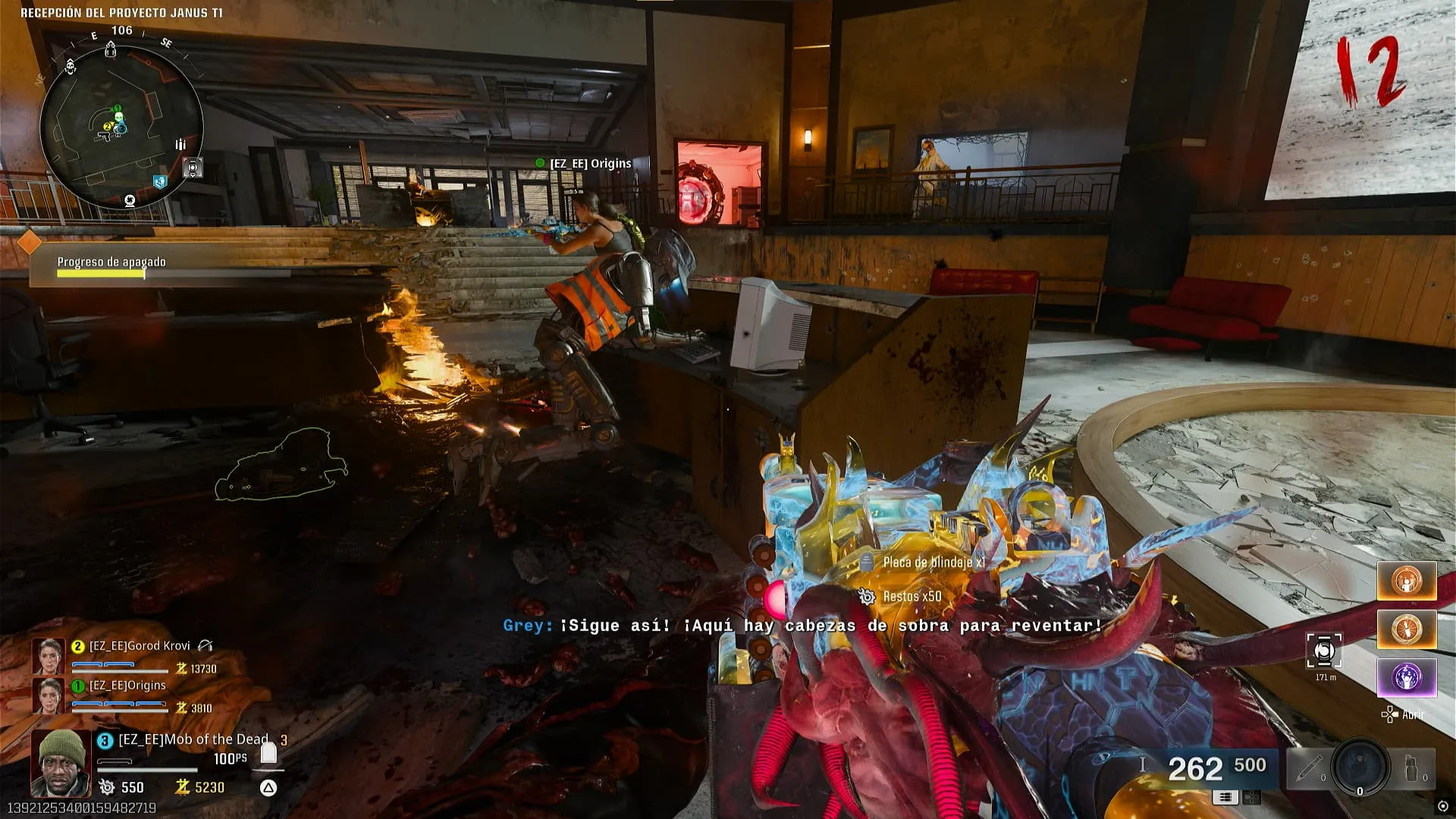Select the lethal equipment canister slot
This screenshot has width=1456, height=819.
click(x=1412, y=769)
